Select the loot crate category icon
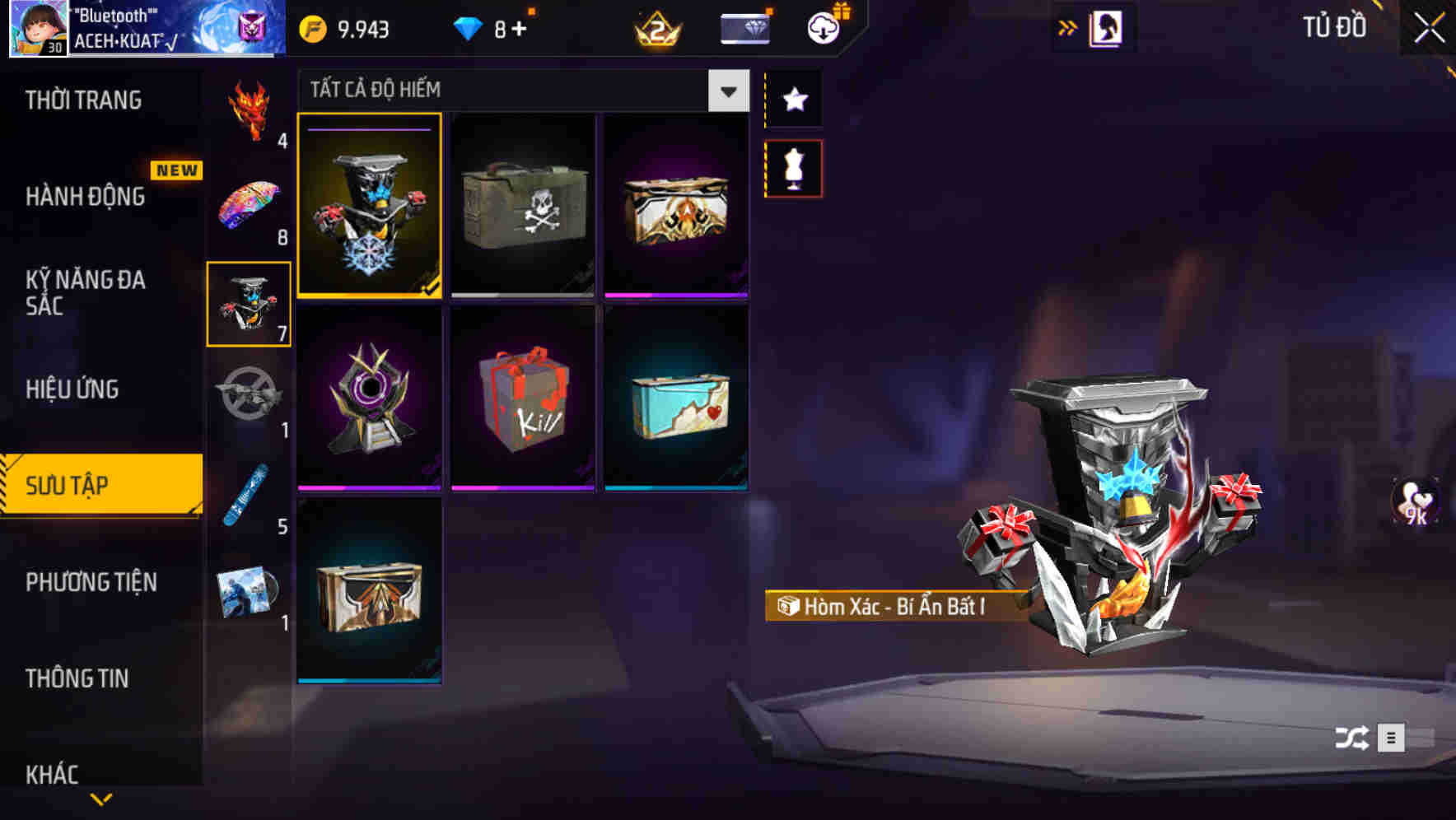 coord(249,305)
